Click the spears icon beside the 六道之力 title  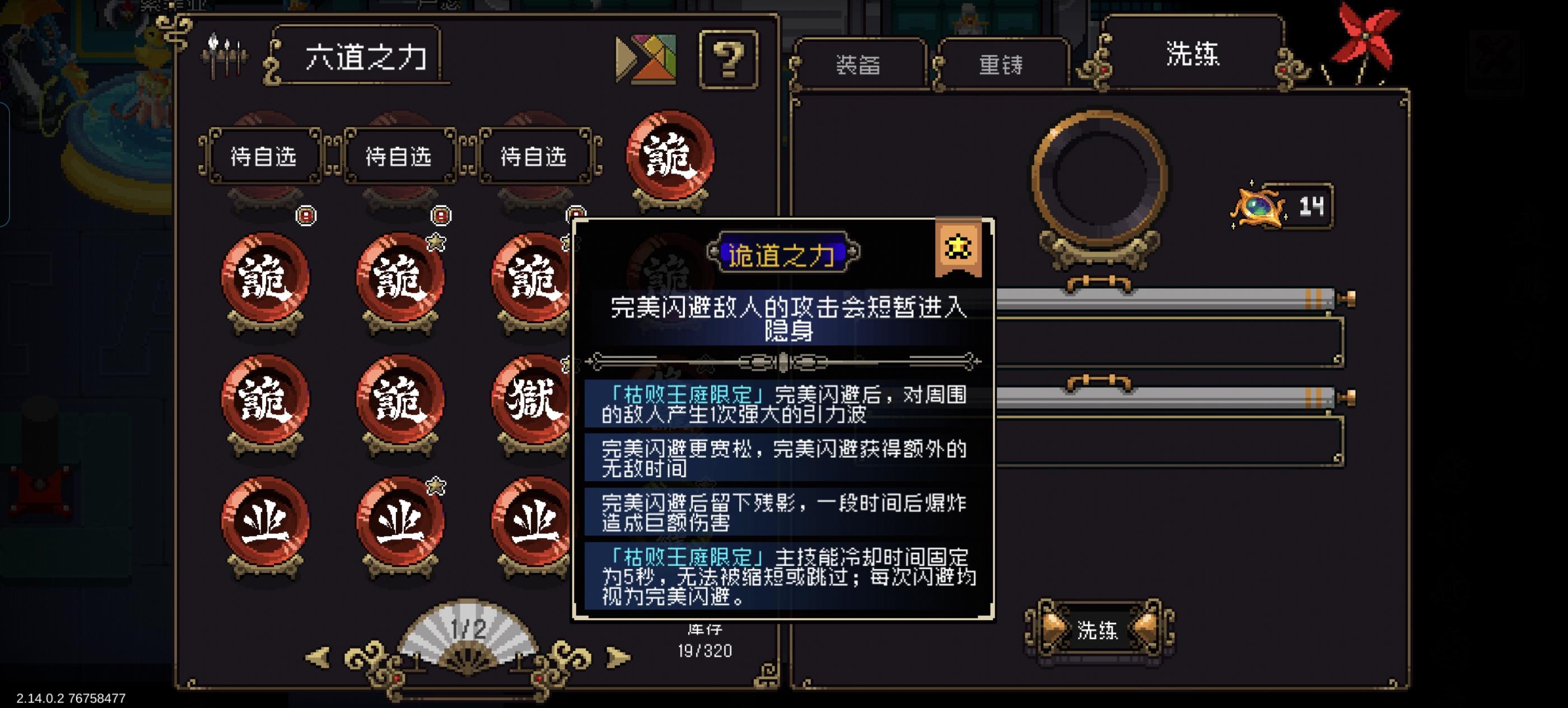click(x=225, y=55)
